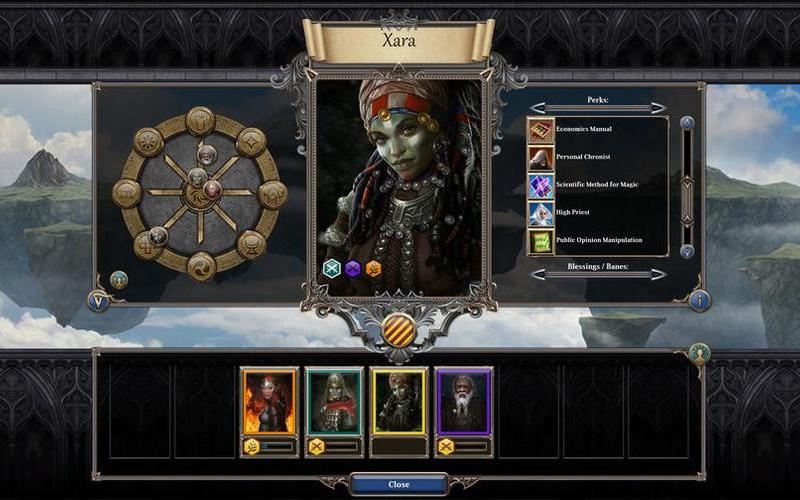Select the top node of the golden wheel
This screenshot has width=800, height=500.
click(x=200, y=121)
